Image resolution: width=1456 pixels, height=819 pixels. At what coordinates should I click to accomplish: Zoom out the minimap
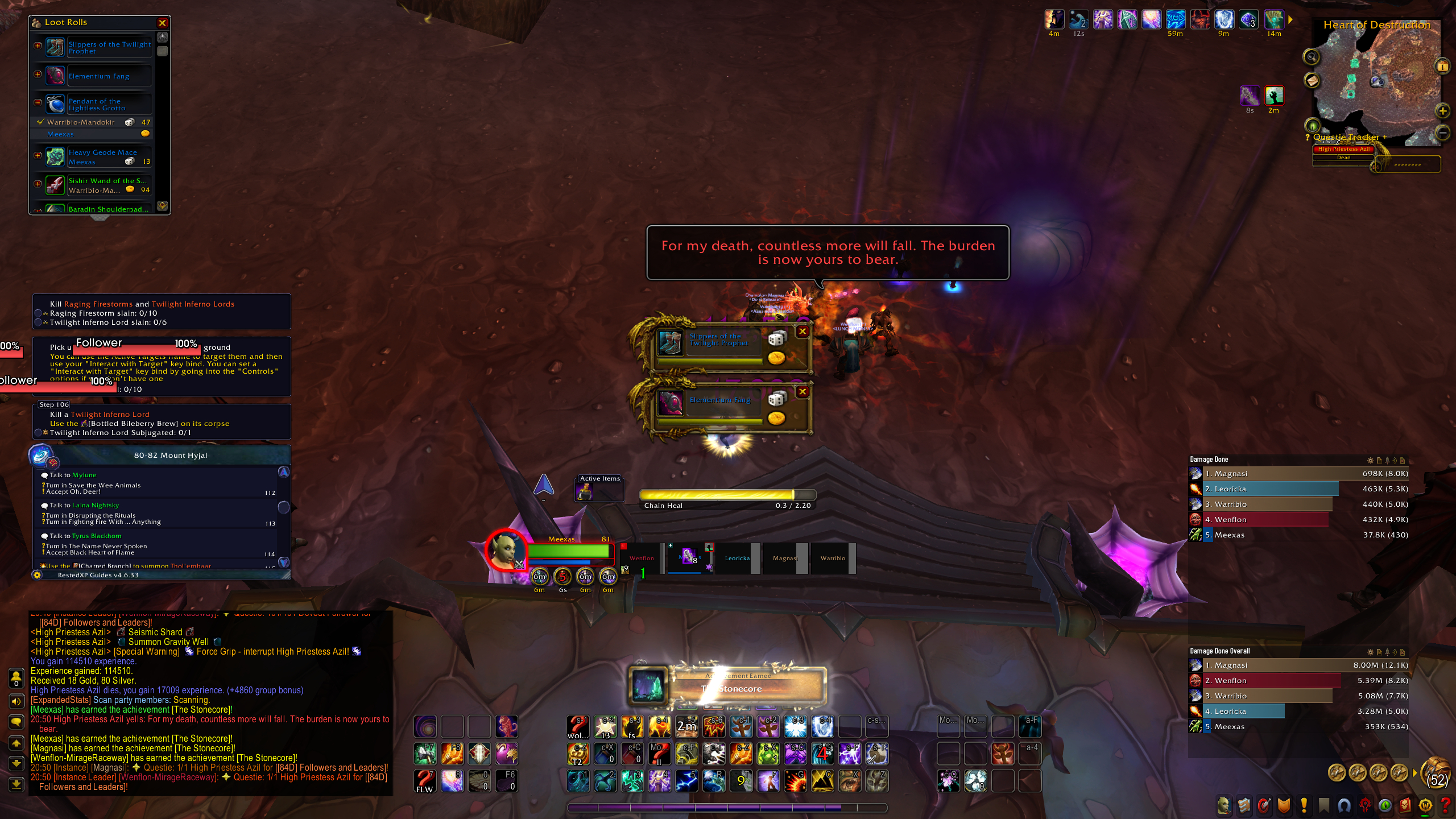click(1442, 133)
